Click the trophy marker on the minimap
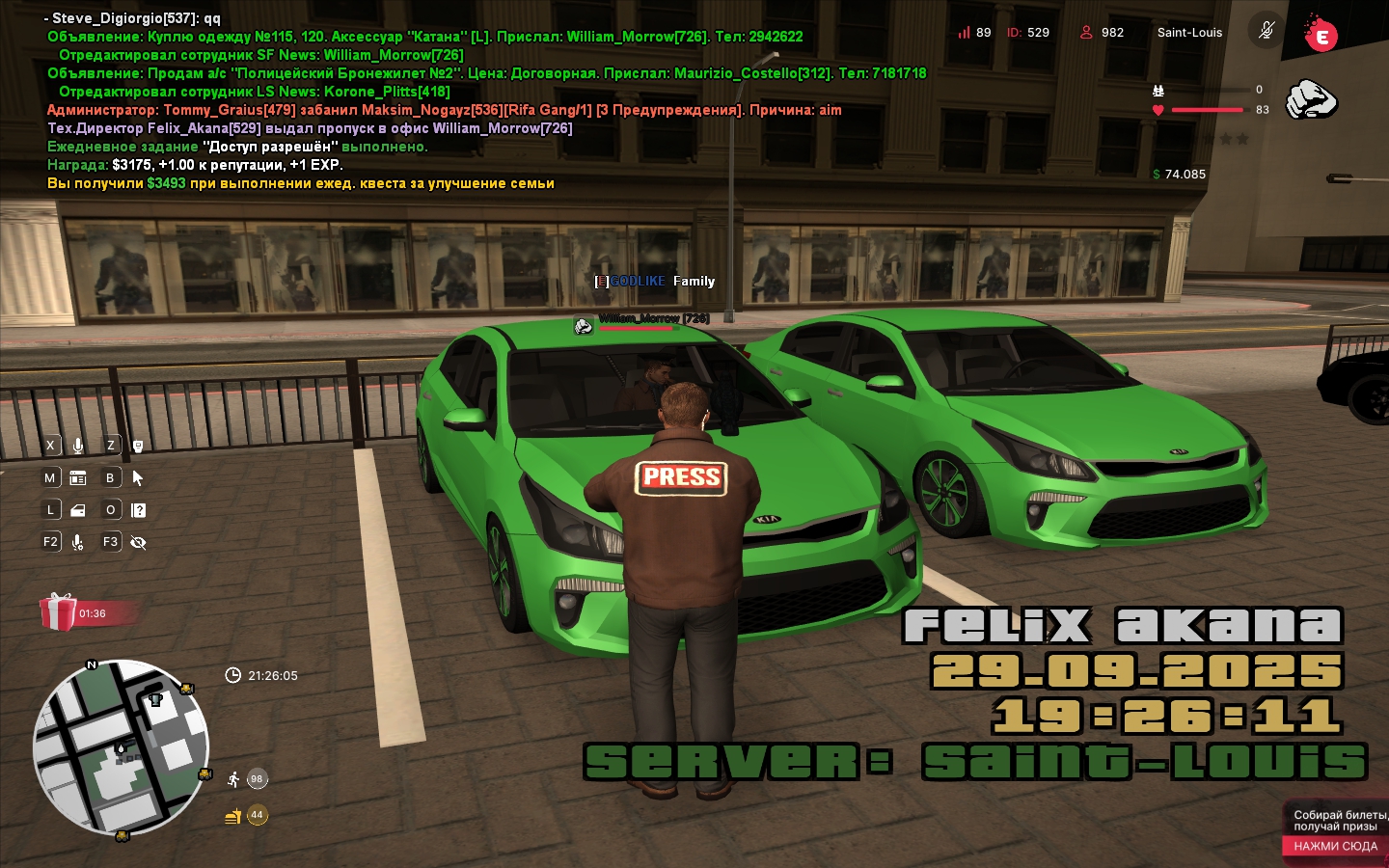Screen dimensions: 1389x868 155,697
